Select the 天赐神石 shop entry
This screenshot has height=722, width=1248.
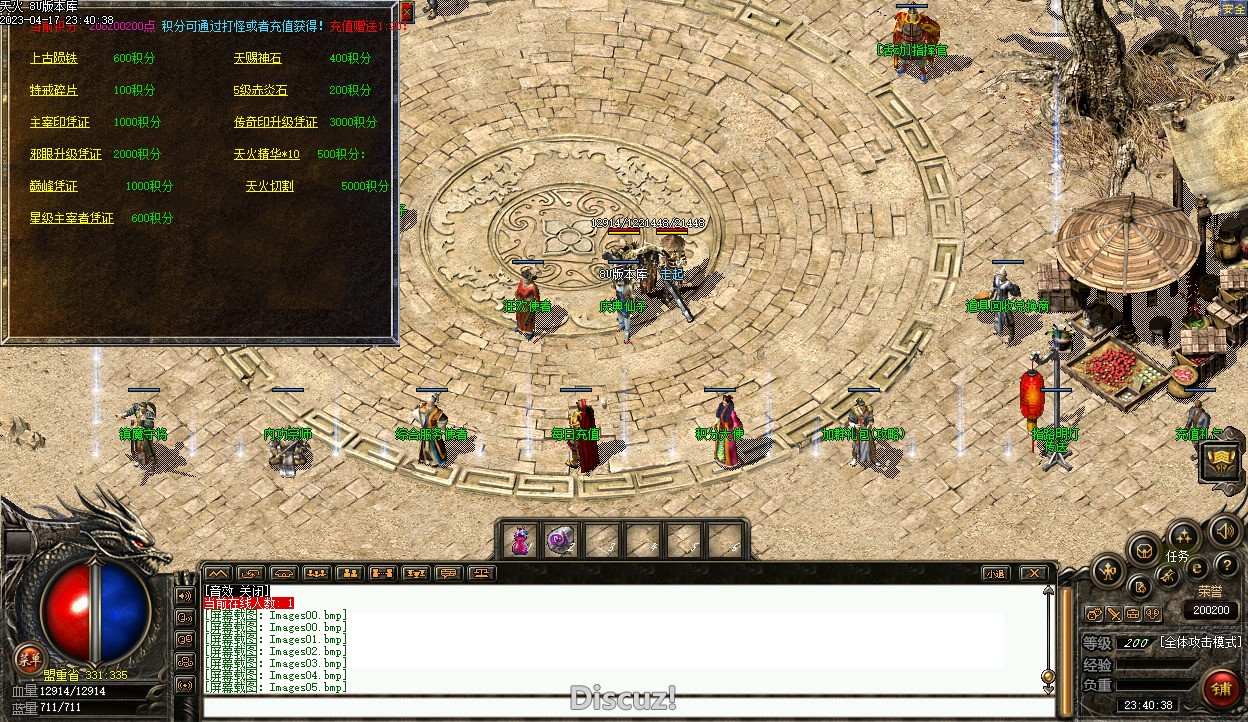click(x=258, y=59)
